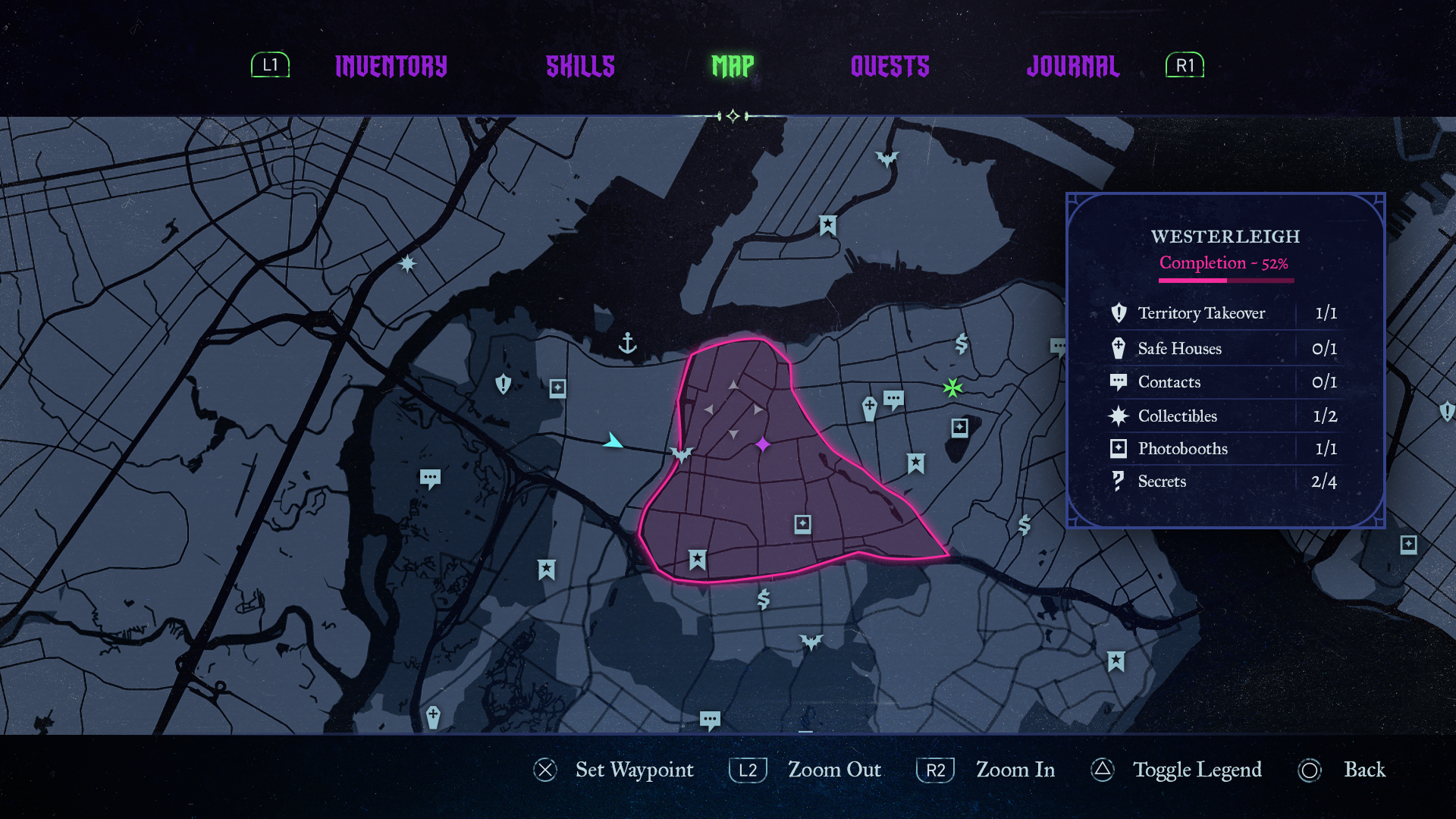
Task: Select the anchor marker on the map
Action: 627,344
